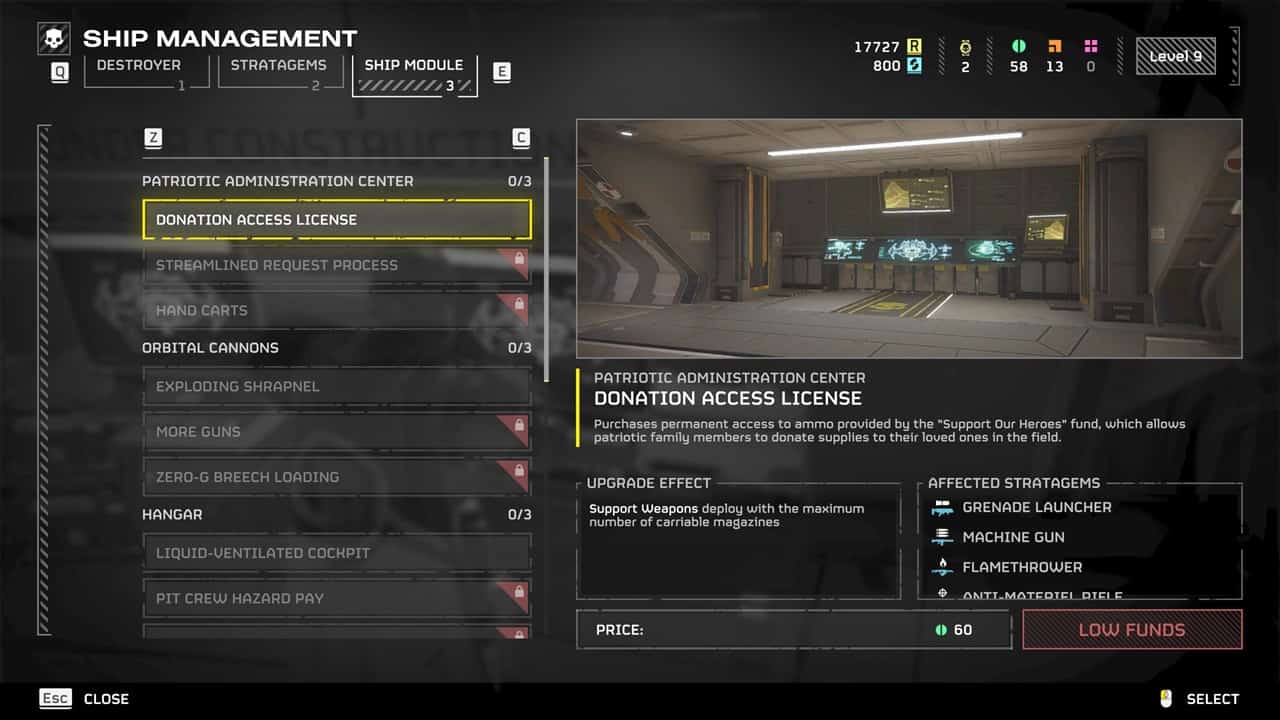Screen dimensions: 1280x720
Task: Open the Stratagems tab
Action: [x=278, y=66]
